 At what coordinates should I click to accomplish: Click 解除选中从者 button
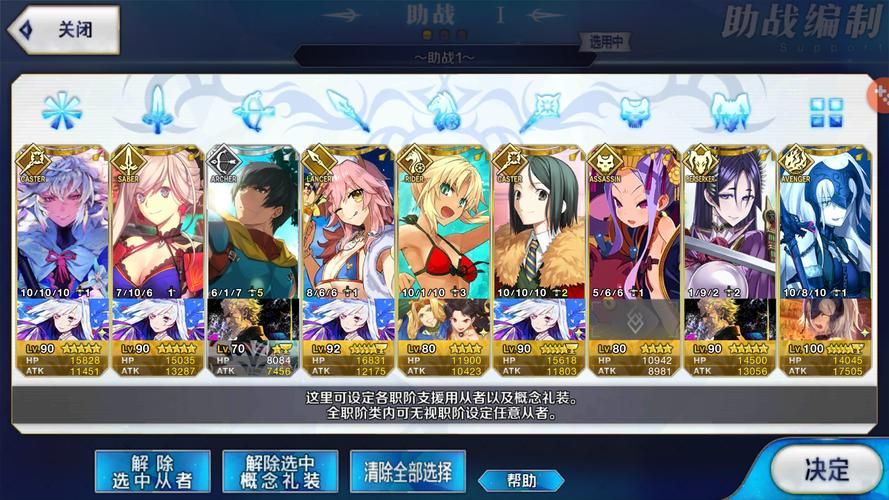(152, 471)
